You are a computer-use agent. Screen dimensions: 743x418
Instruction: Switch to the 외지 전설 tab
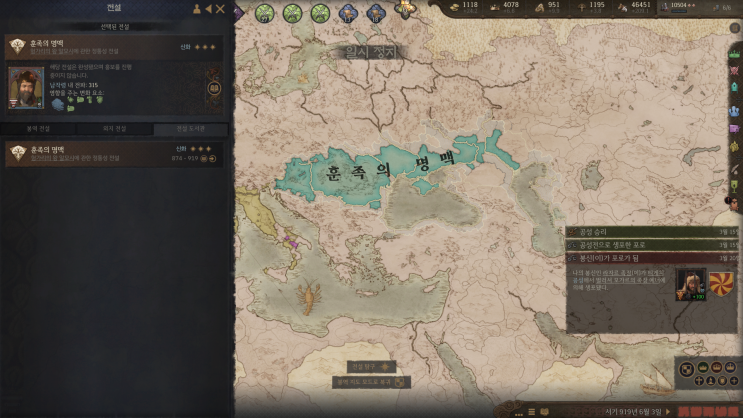tap(115, 129)
